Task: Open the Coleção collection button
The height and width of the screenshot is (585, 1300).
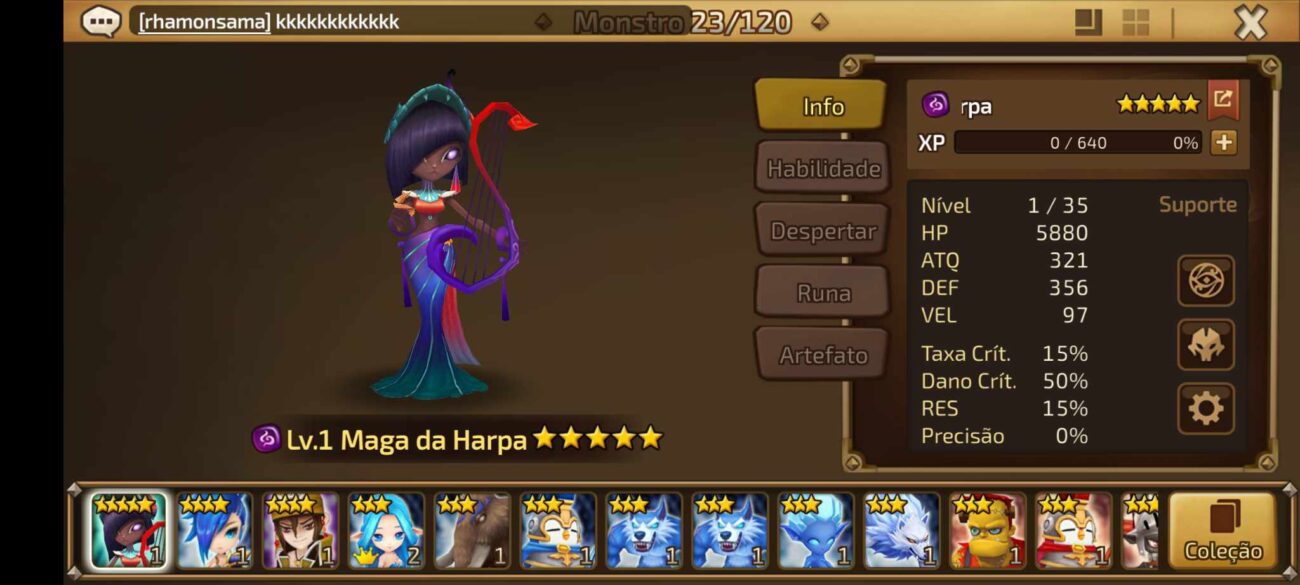Action: (x=1222, y=531)
